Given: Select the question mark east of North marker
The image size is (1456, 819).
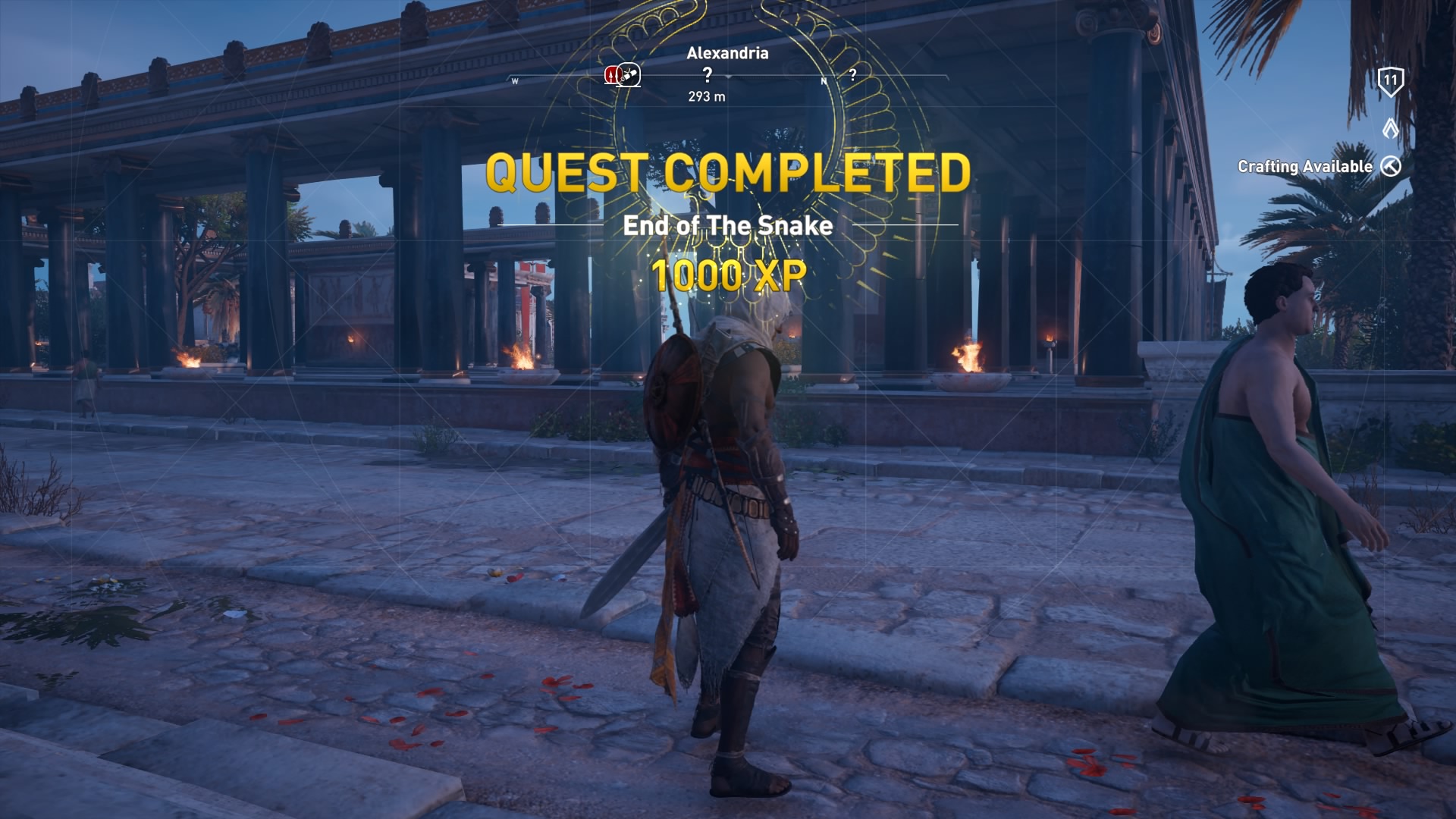Looking at the screenshot, I should pos(852,74).
